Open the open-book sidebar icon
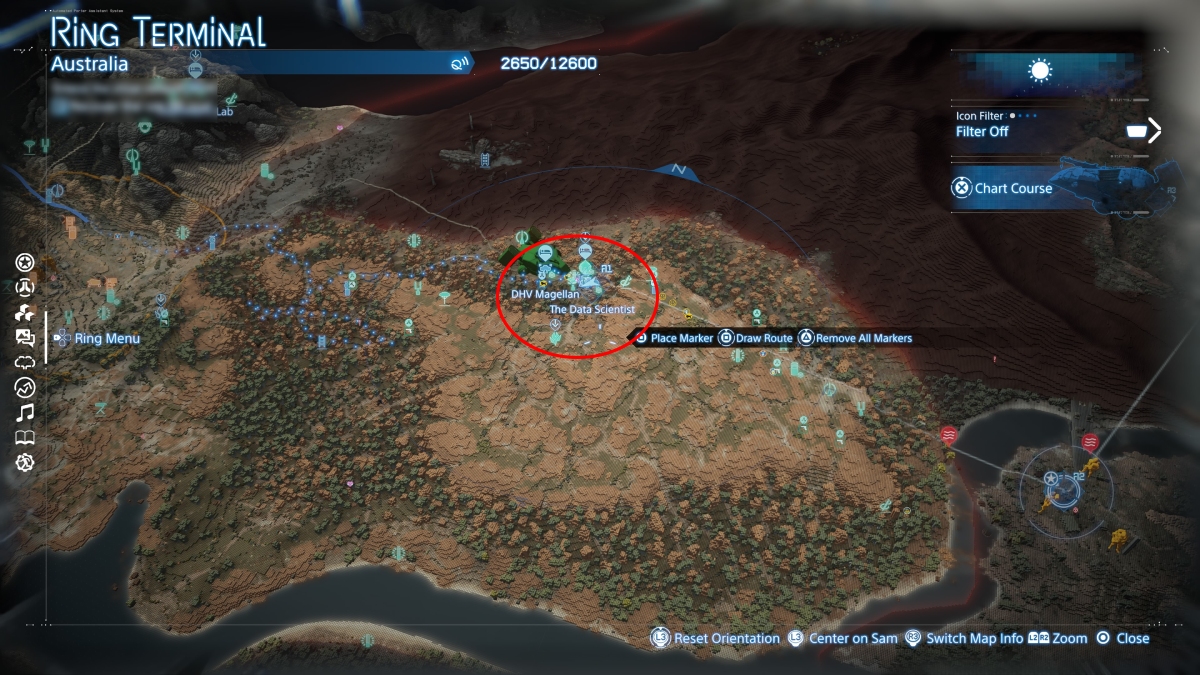This screenshot has height=675, width=1200. pyautogui.click(x=26, y=437)
